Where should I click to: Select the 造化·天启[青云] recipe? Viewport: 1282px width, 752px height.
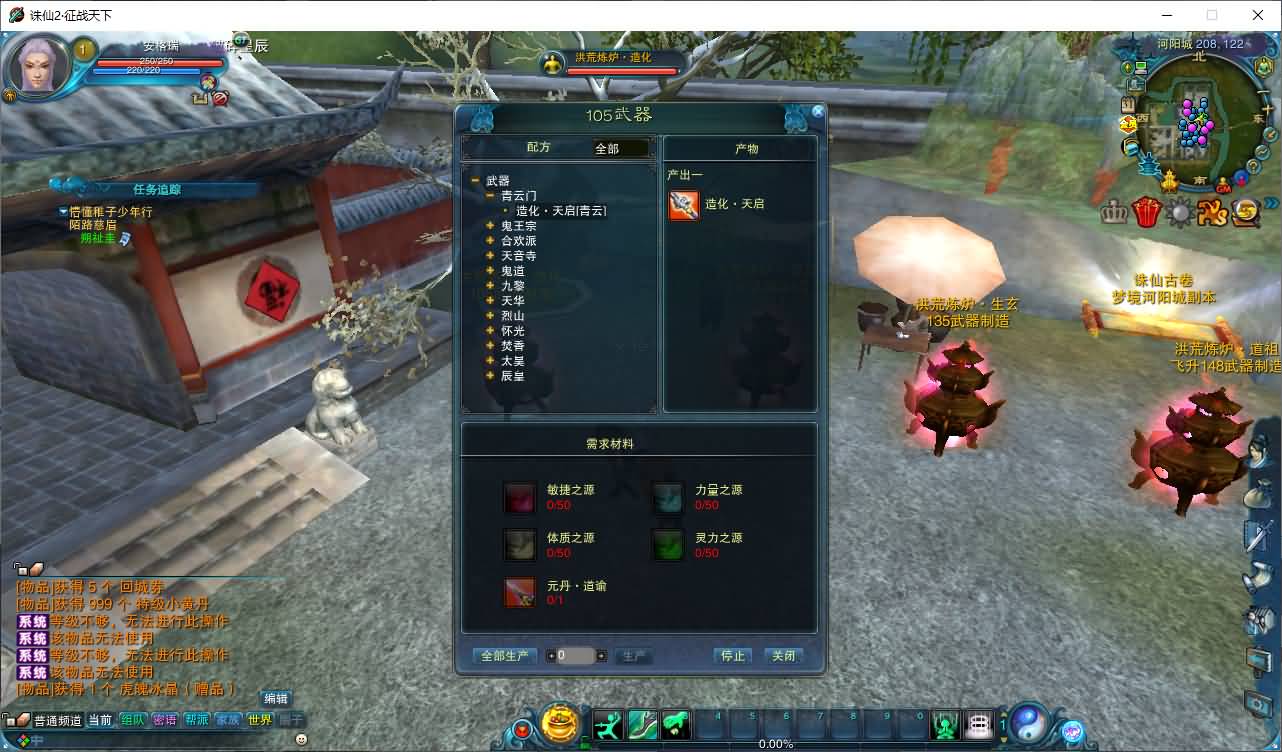click(561, 211)
